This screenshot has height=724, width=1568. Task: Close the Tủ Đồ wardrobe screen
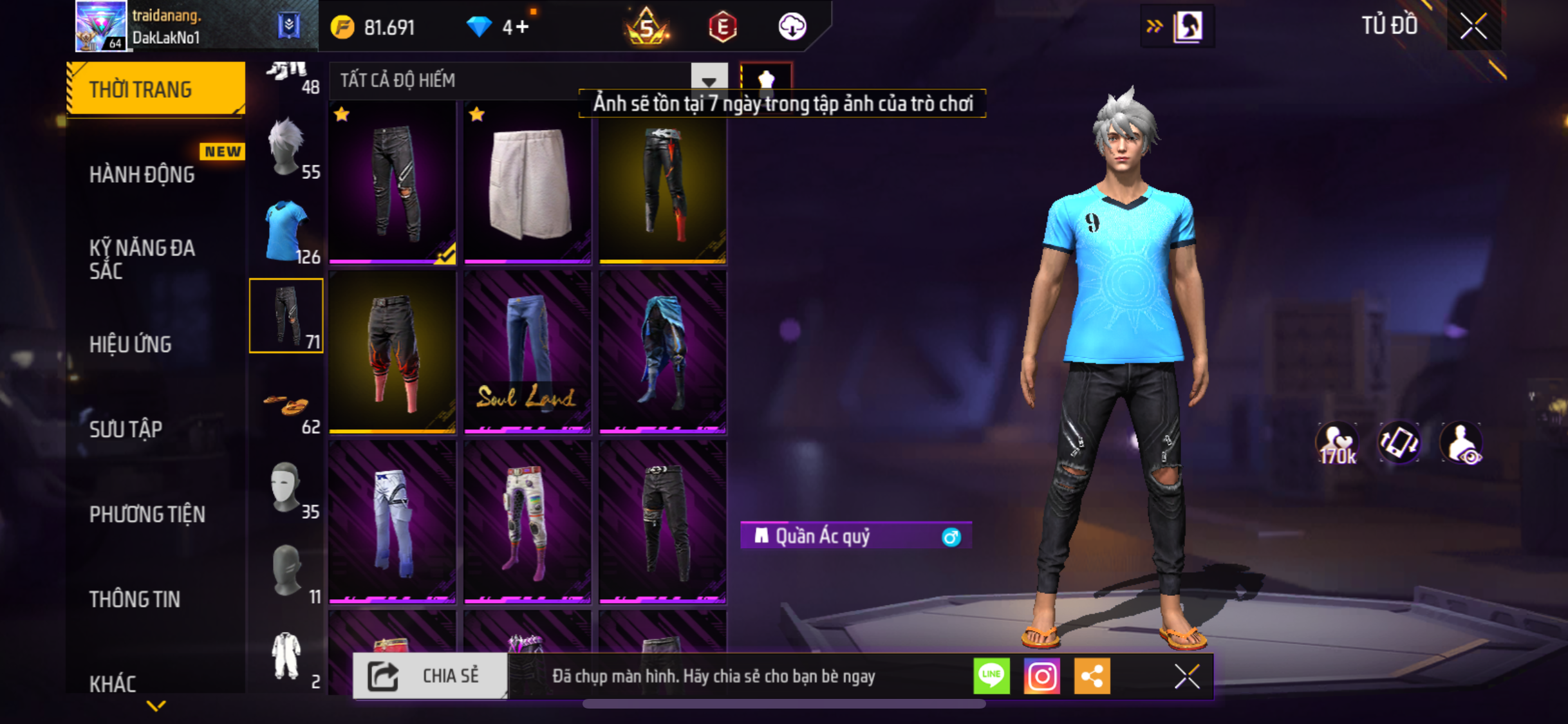1473,26
